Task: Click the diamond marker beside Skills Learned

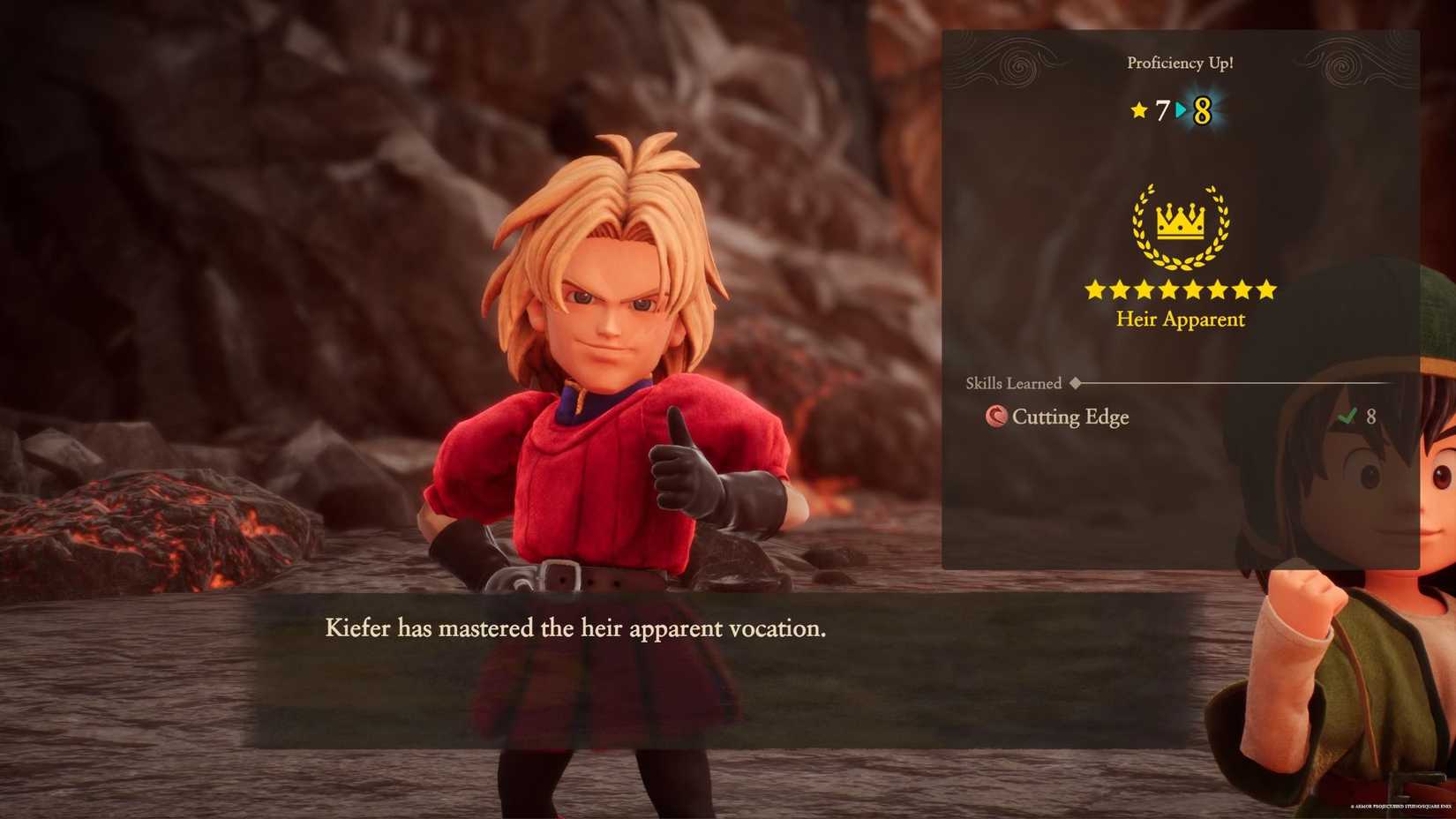Action: 1076,383
